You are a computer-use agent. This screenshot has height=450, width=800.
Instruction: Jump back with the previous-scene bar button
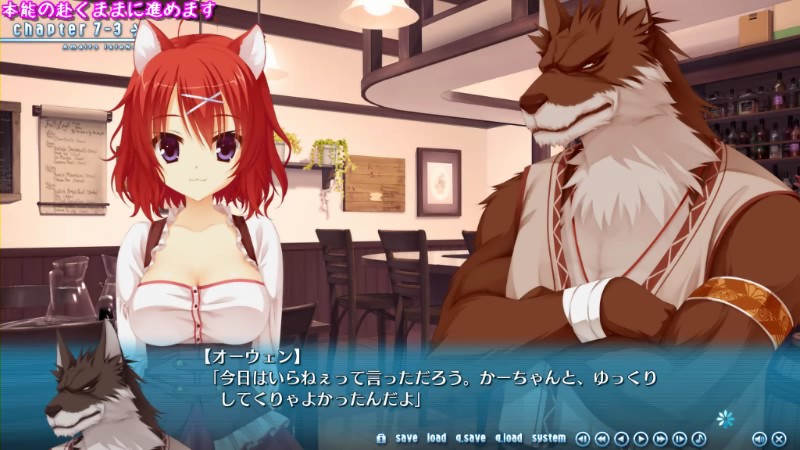[x=581, y=438]
